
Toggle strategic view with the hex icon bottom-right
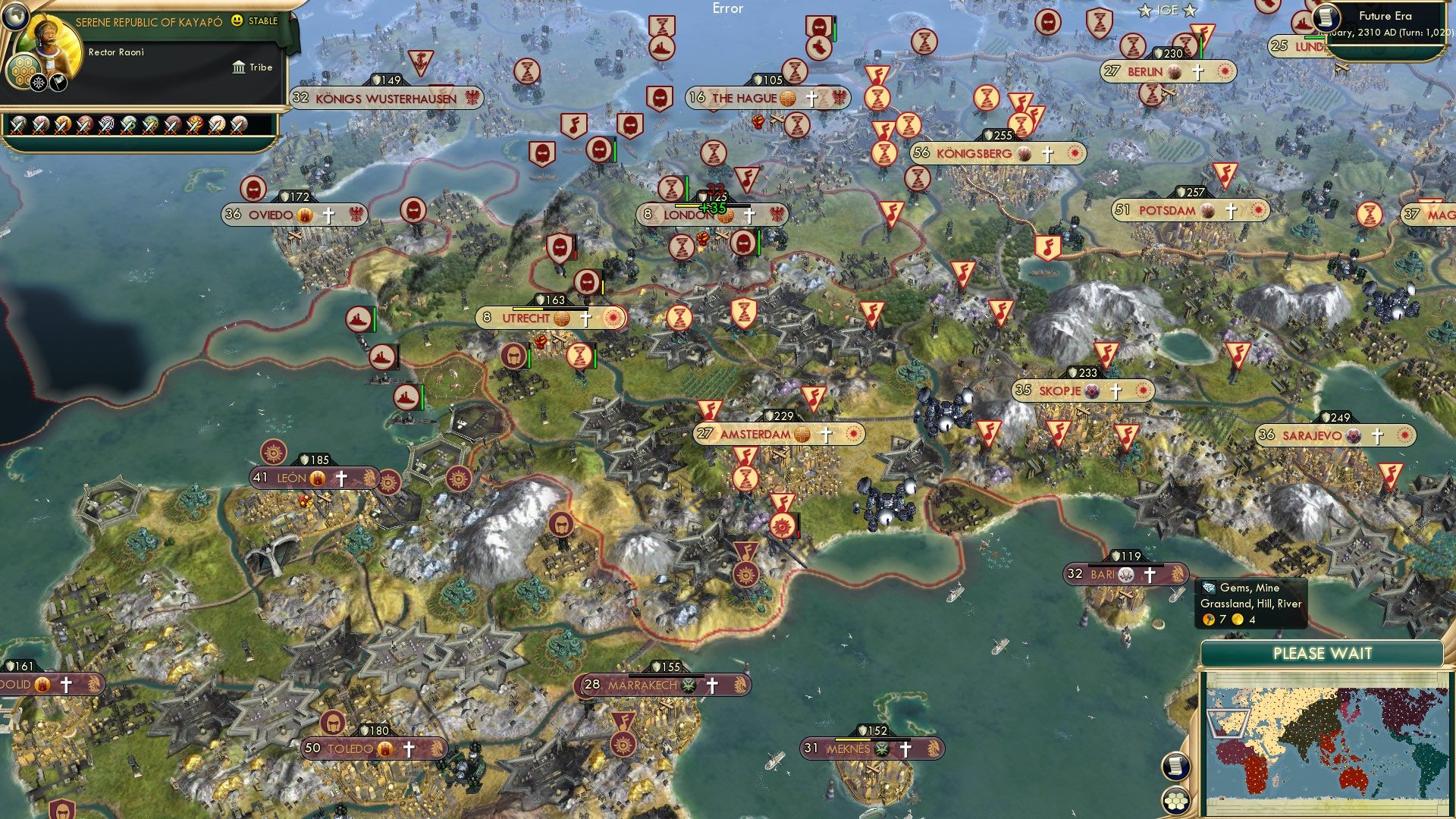1175,802
